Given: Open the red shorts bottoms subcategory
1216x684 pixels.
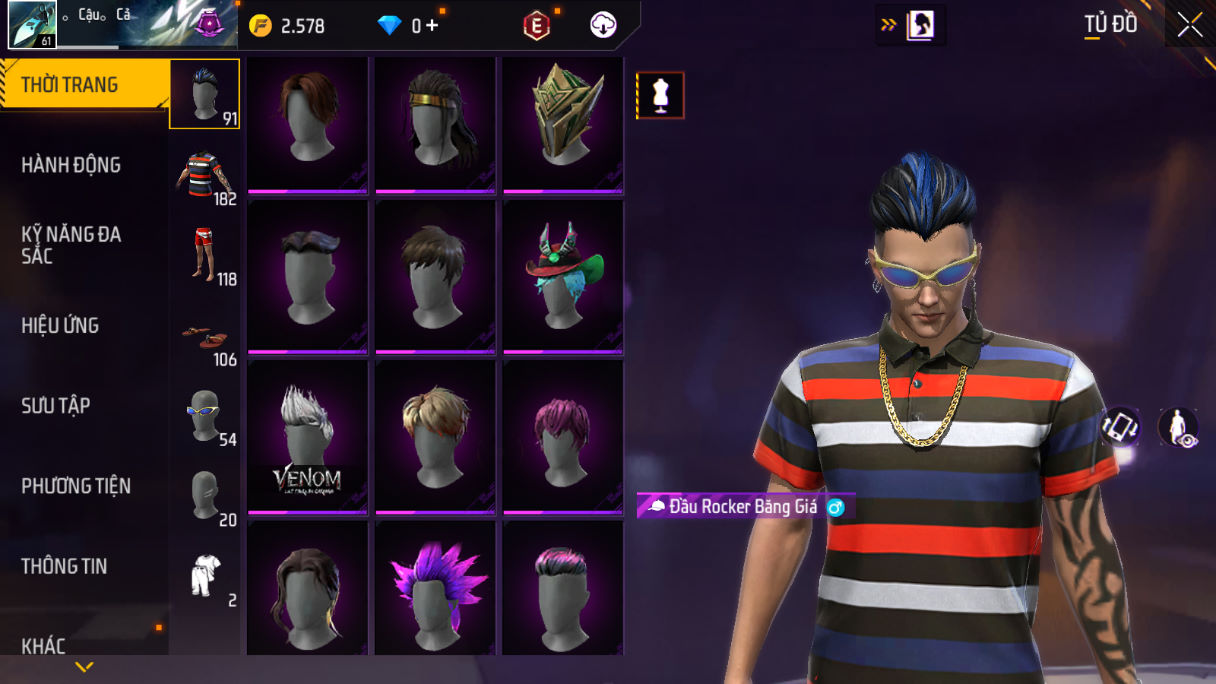Looking at the screenshot, I should pos(204,255).
